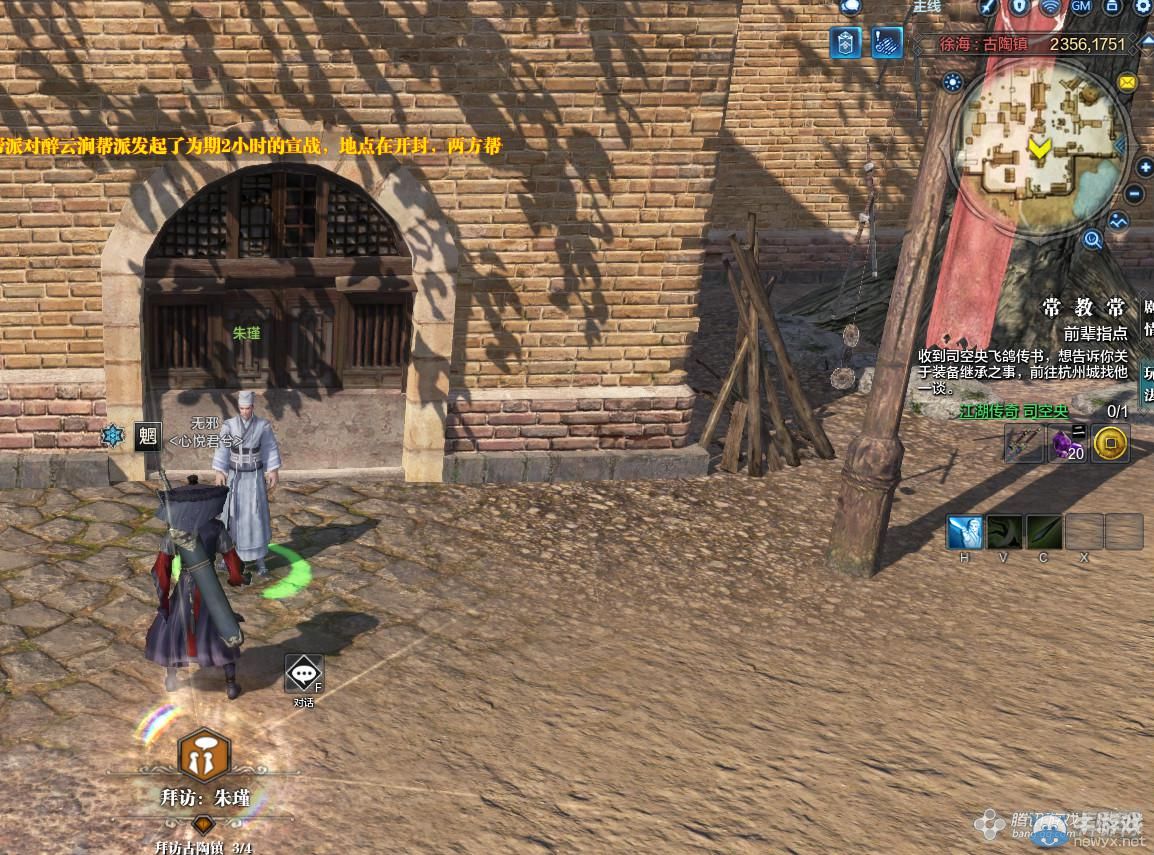
Task: Click the orange 拜访 朱瑾 quest hexagon
Action: [x=204, y=757]
